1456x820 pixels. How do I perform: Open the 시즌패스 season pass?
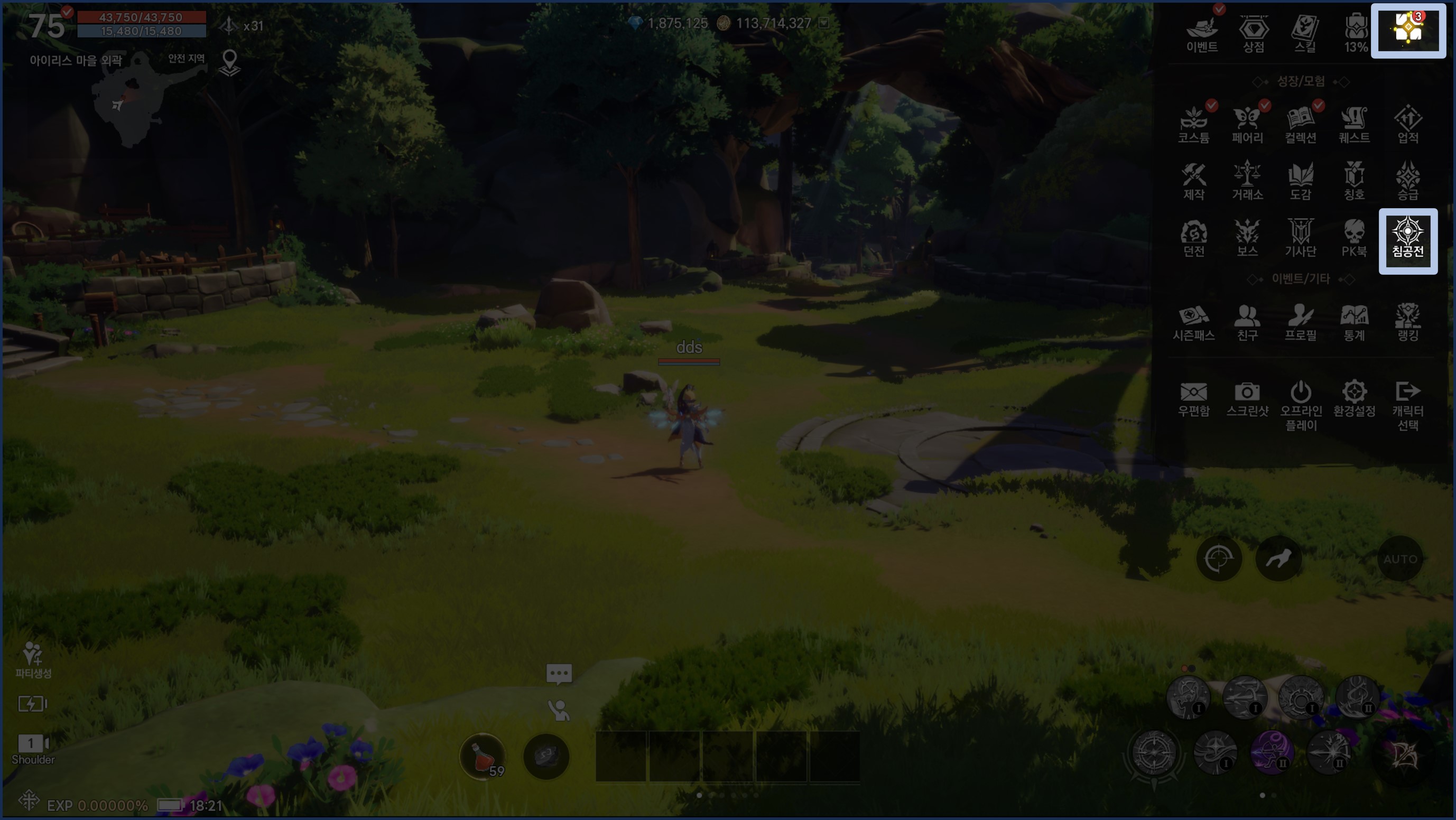click(1193, 322)
